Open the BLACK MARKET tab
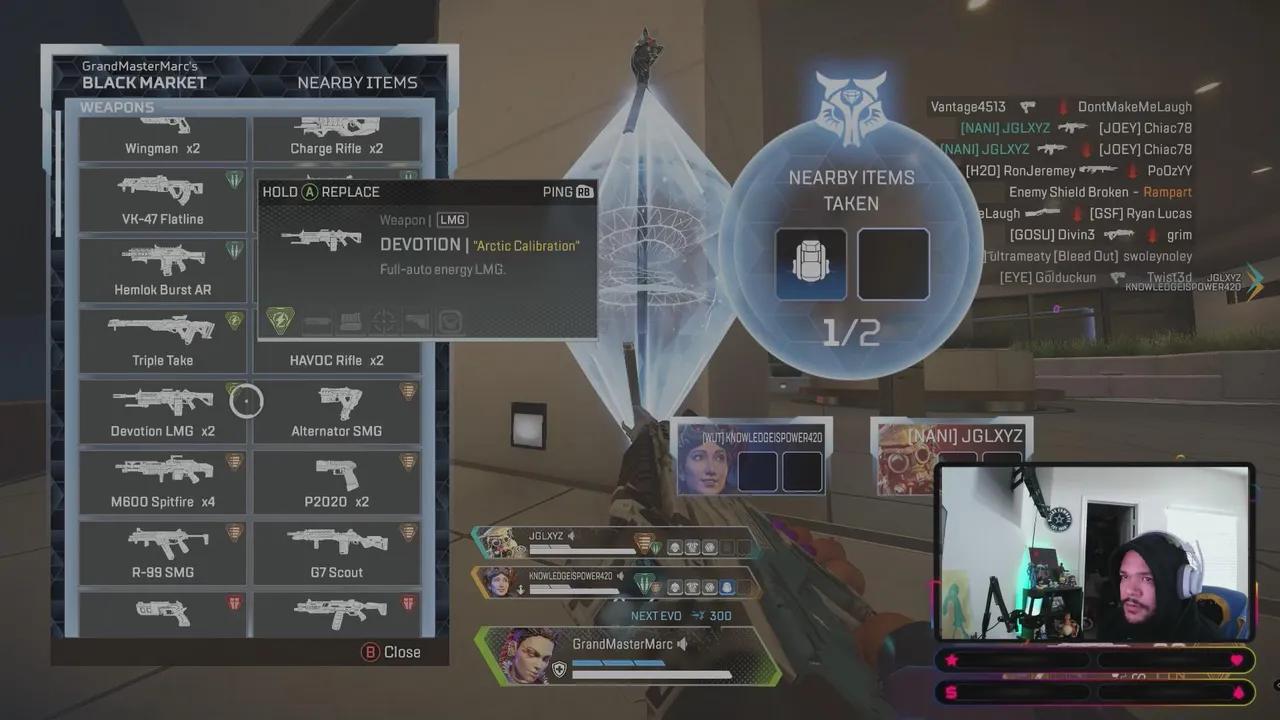The height and width of the screenshot is (720, 1280). [x=143, y=83]
